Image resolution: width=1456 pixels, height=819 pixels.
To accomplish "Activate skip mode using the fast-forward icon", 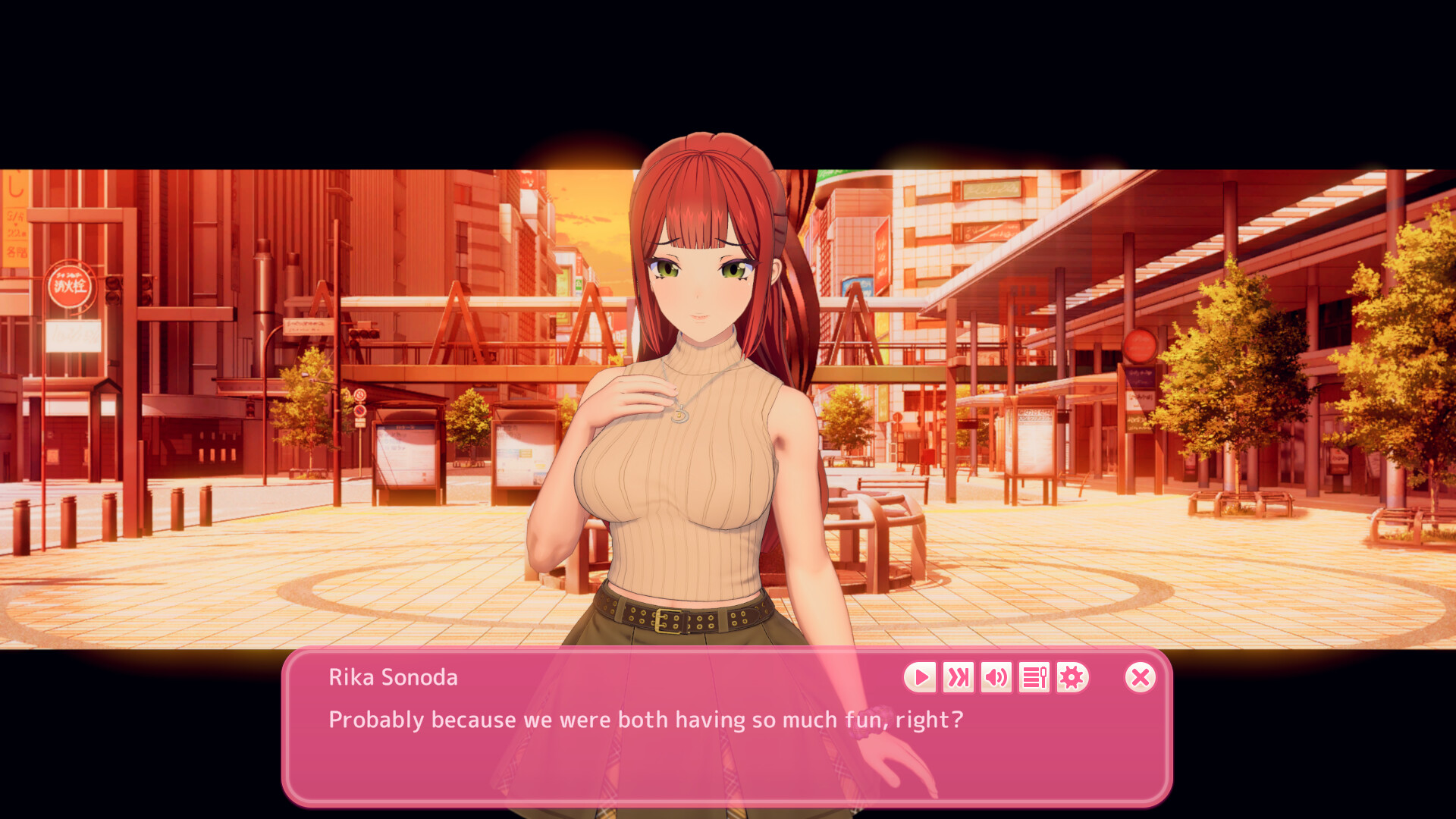I will click(958, 677).
